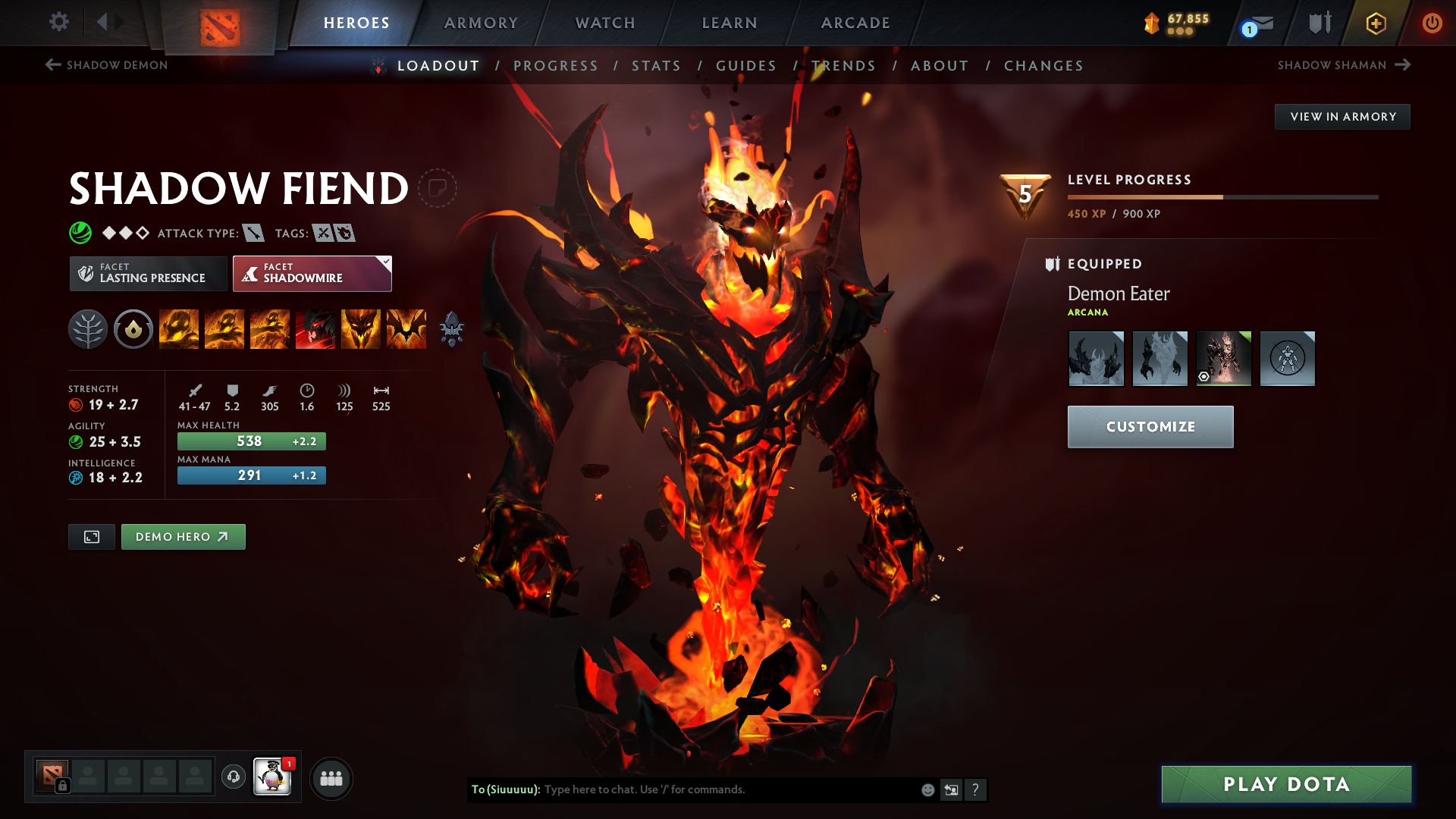Select the third Shadowraze ability icon
The image size is (1456, 819).
point(270,329)
